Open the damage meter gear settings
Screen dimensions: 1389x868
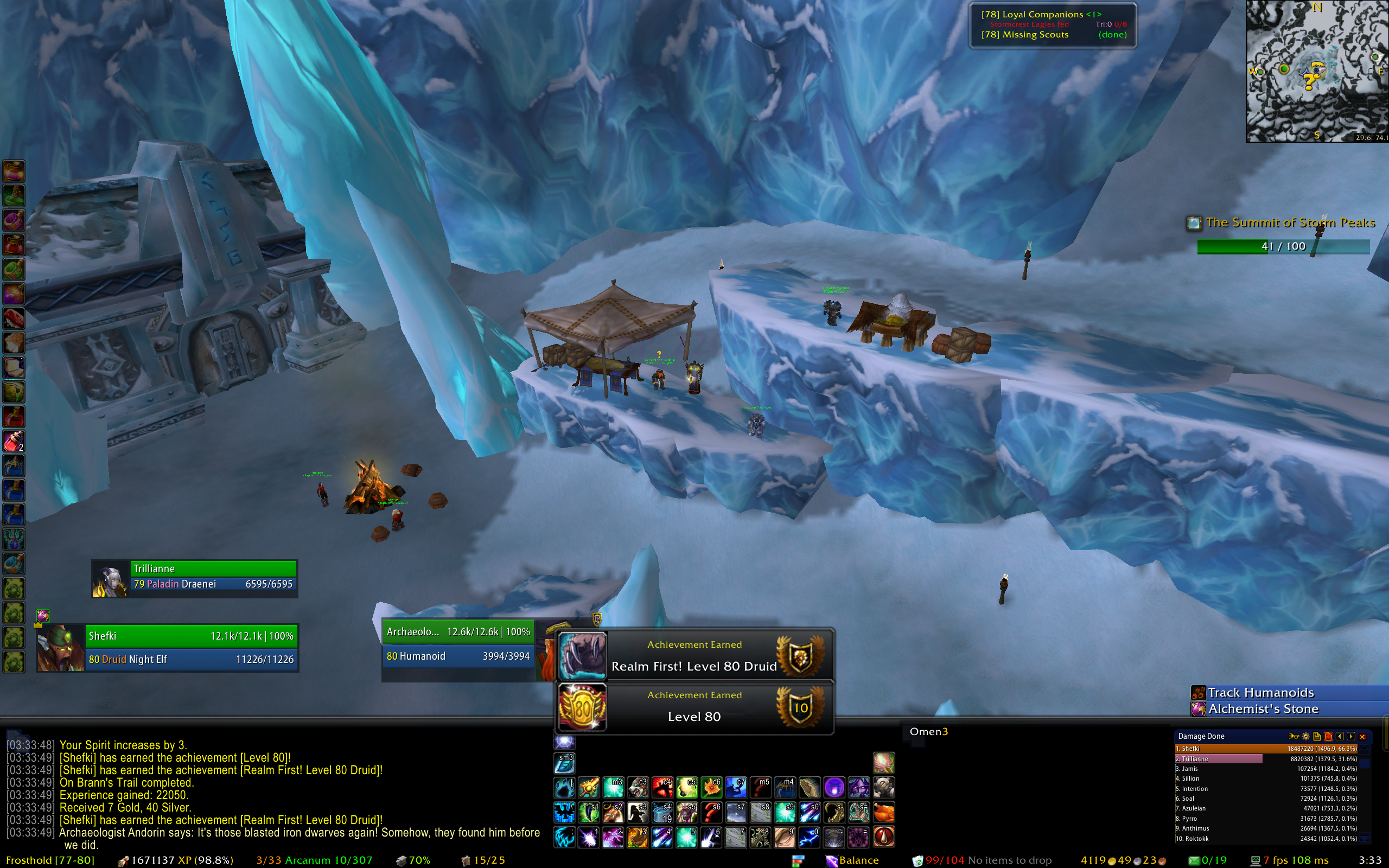click(1306, 737)
